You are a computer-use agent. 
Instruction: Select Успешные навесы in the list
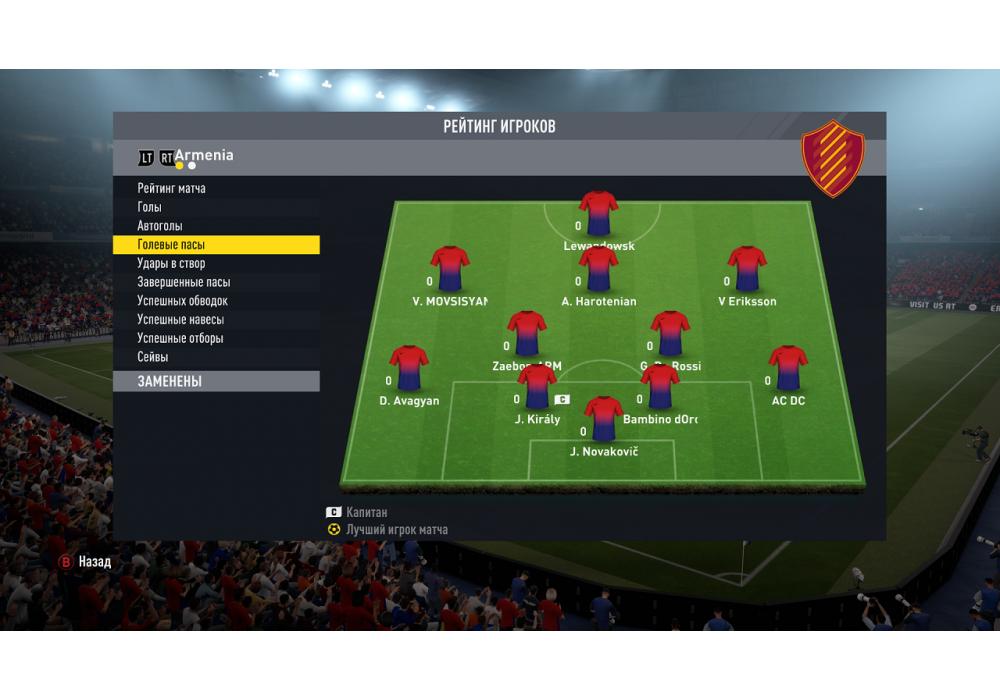(181, 320)
